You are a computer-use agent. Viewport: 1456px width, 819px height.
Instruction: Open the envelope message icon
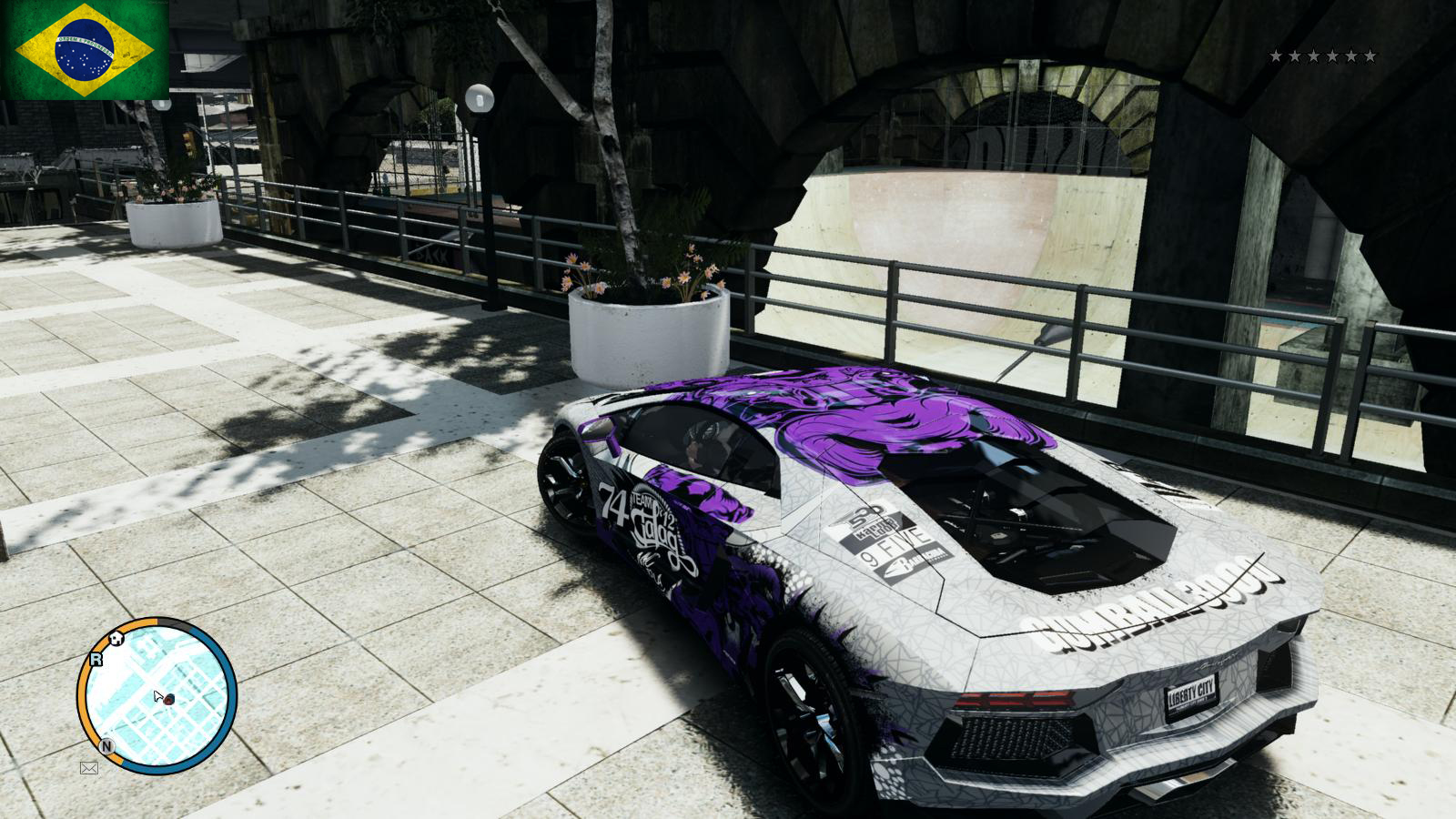(88, 768)
